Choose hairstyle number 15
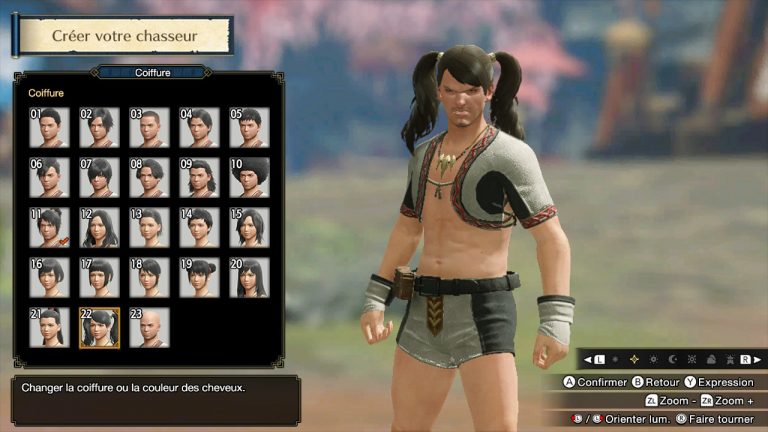Screen dimensions: 768x432 (249, 228)
